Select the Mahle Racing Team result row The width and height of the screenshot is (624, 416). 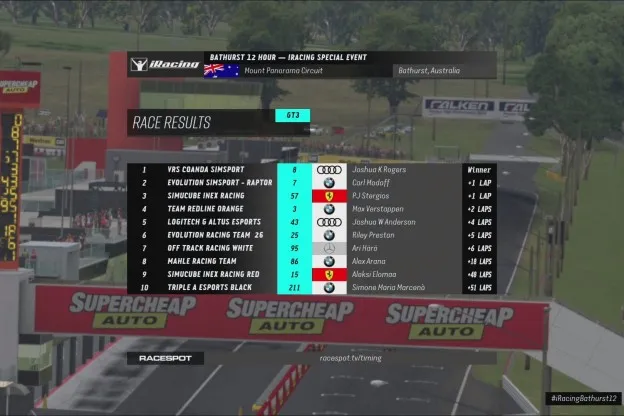tap(310, 261)
